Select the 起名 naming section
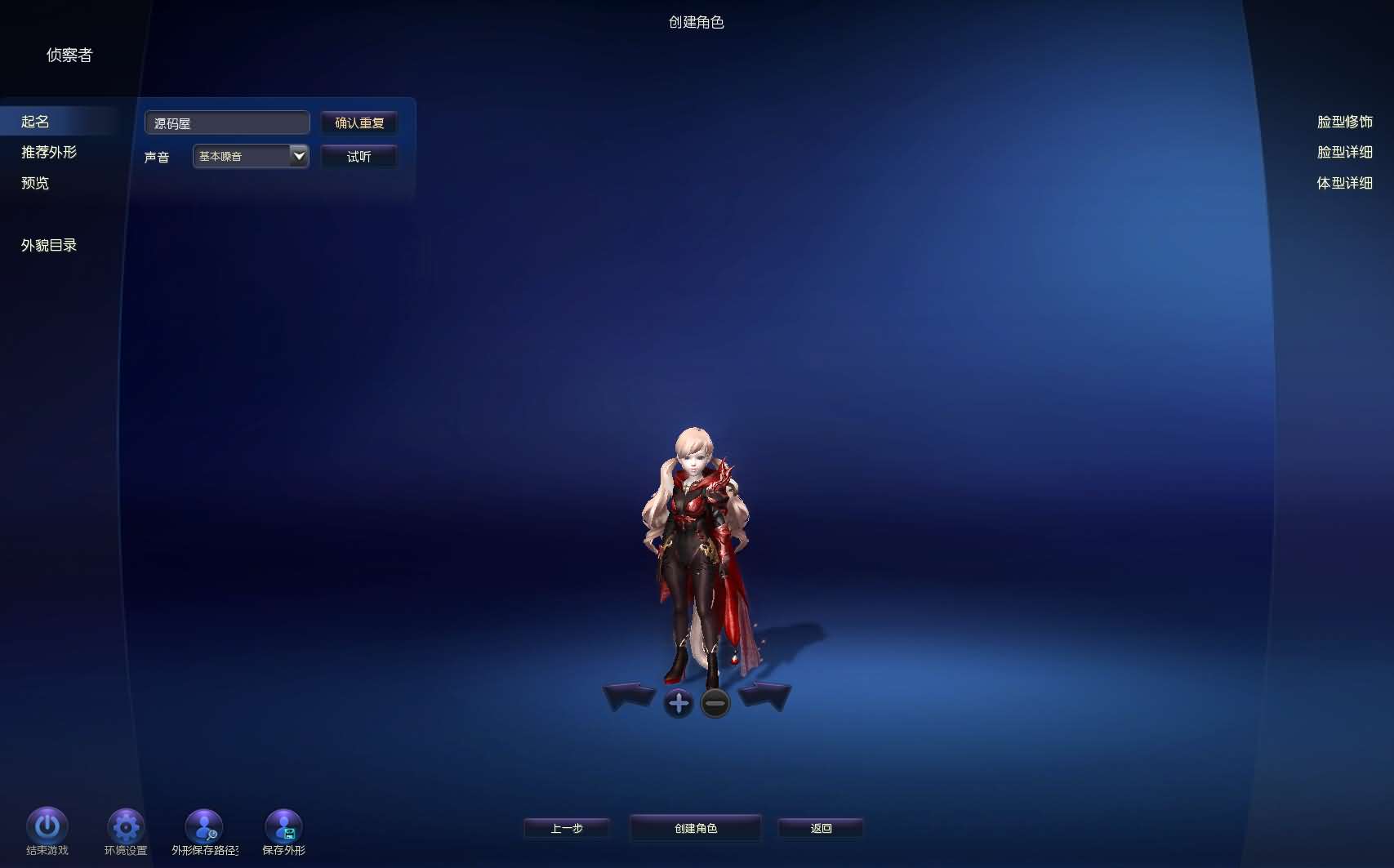The image size is (1394, 868). (x=36, y=121)
